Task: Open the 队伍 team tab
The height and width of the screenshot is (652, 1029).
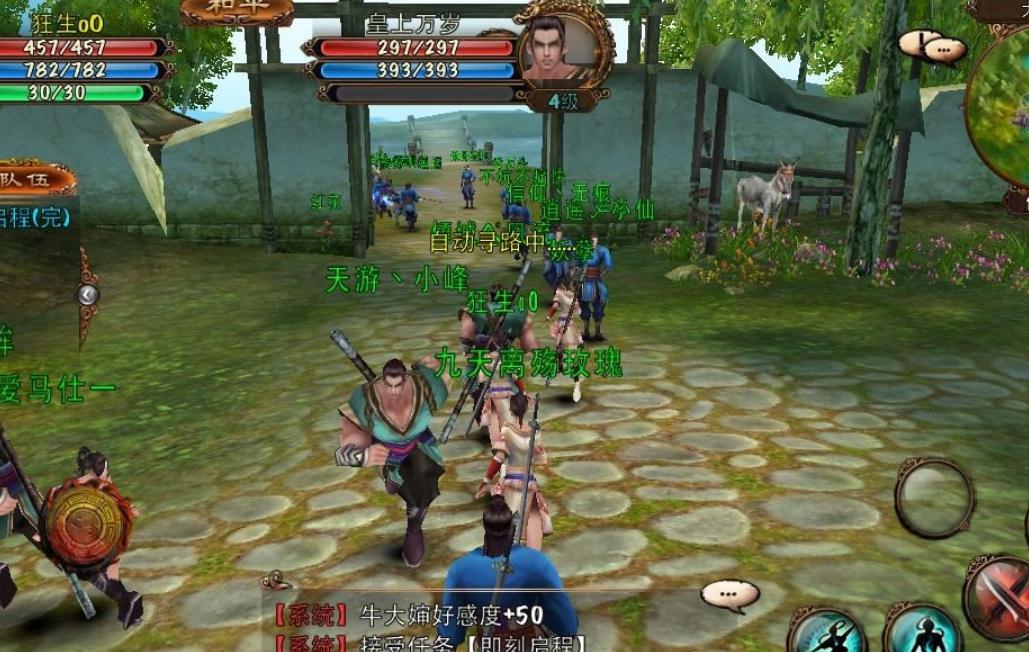Action: pyautogui.click(x=37, y=179)
